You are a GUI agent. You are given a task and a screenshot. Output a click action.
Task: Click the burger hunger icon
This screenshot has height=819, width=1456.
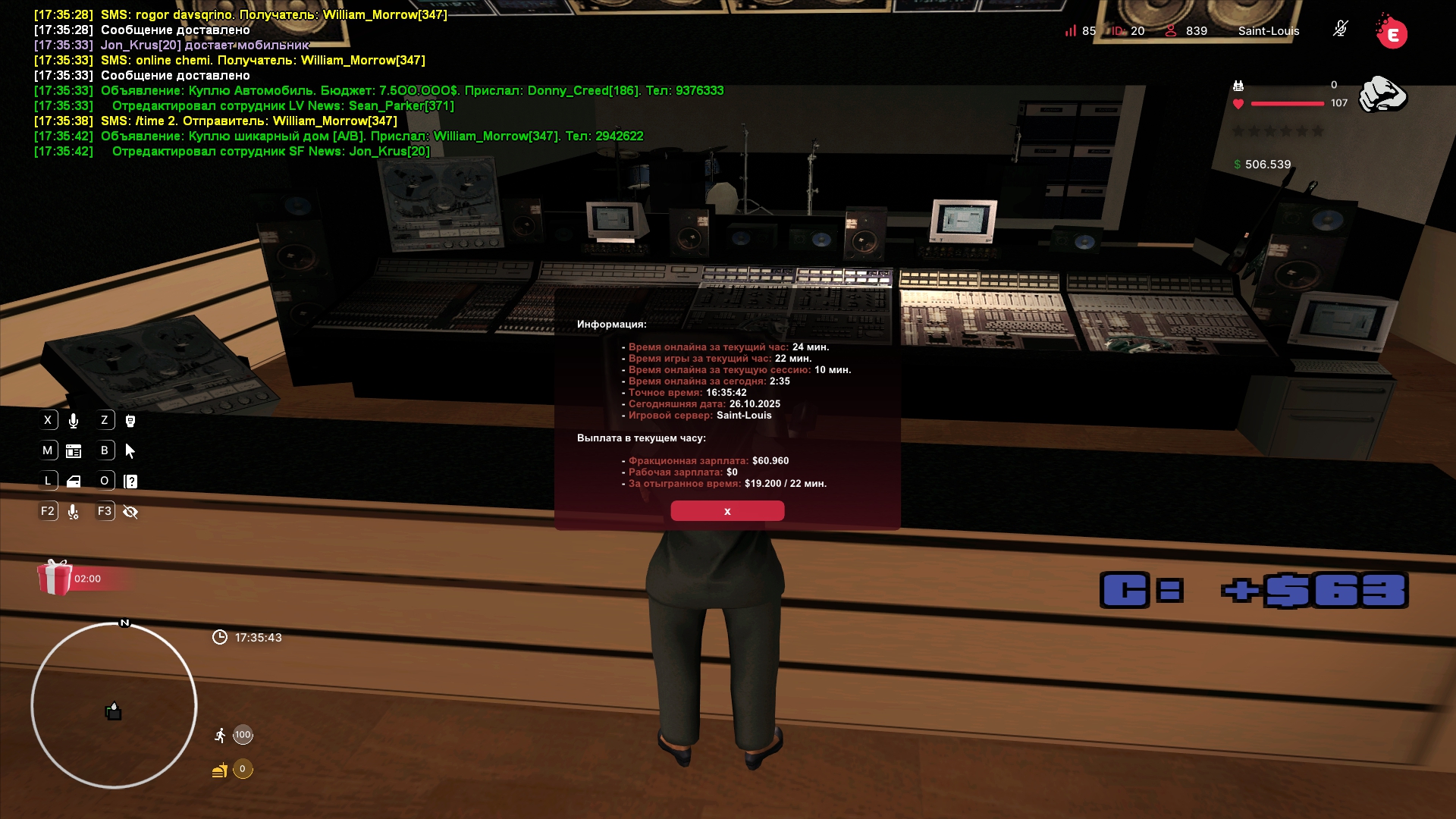(220, 770)
